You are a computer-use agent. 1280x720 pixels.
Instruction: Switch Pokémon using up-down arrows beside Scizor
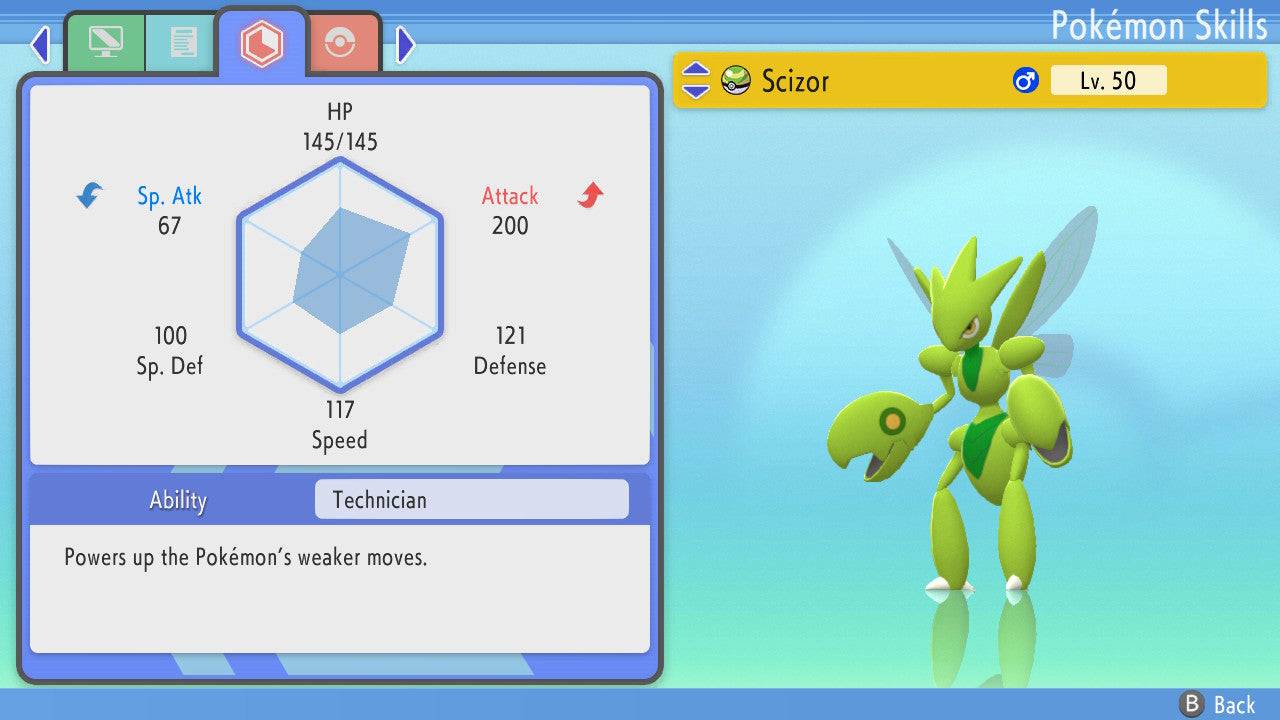[696, 81]
